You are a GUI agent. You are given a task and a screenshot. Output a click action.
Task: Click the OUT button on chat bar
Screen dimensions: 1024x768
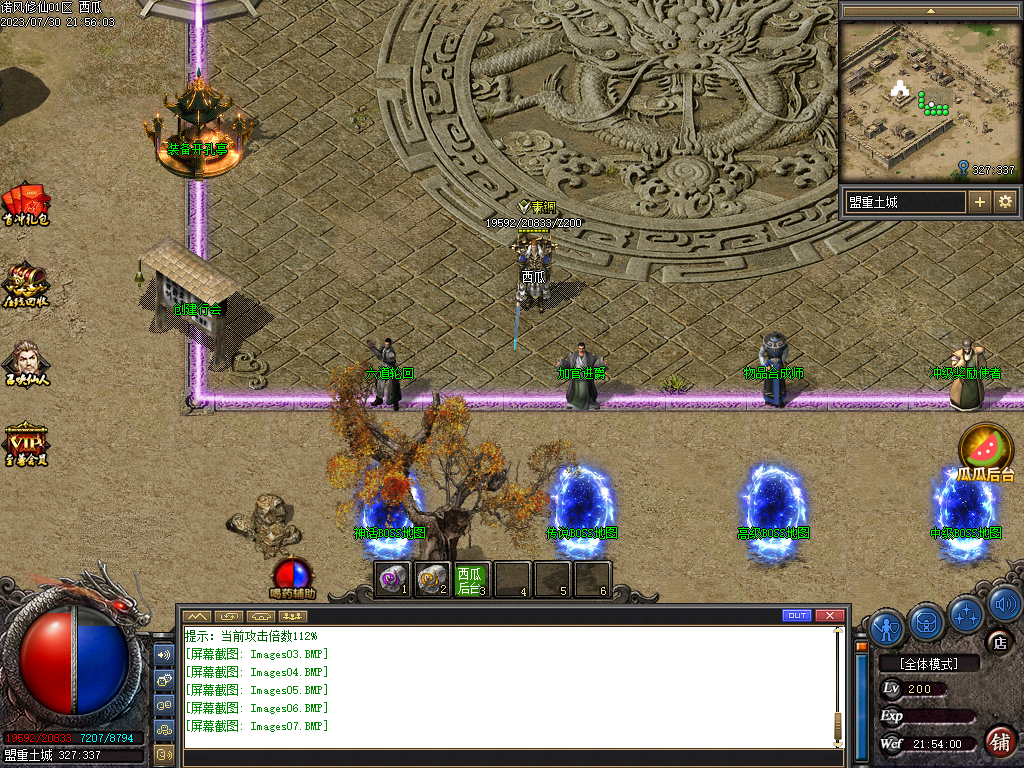[797, 615]
